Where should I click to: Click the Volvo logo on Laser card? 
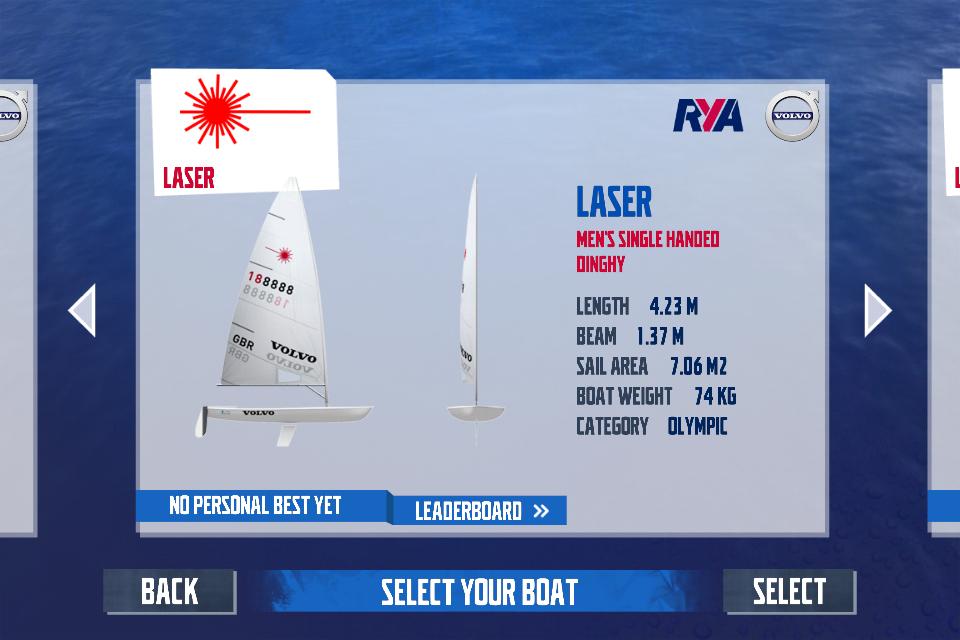click(x=793, y=114)
